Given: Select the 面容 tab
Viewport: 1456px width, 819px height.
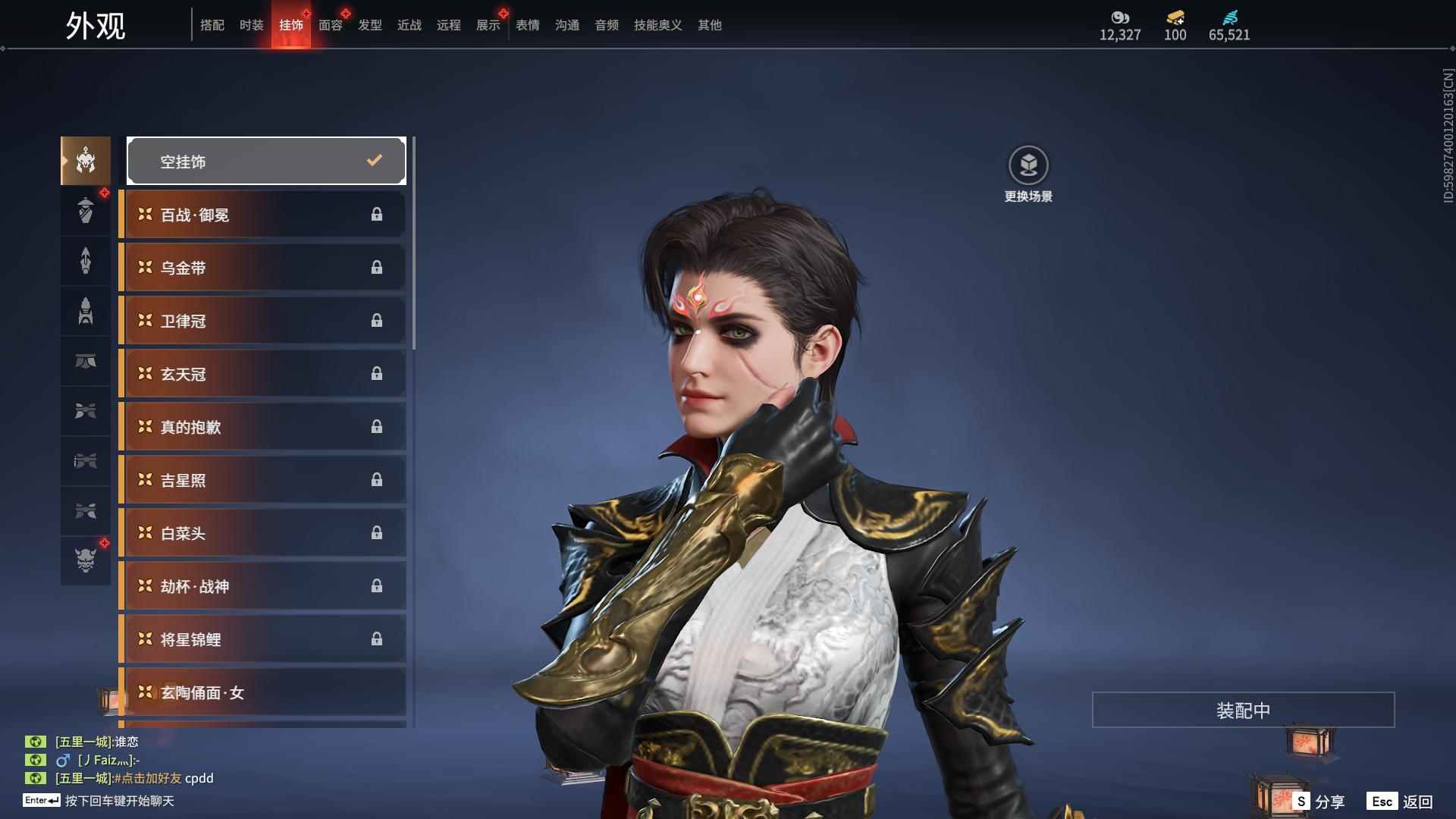Looking at the screenshot, I should click(330, 25).
